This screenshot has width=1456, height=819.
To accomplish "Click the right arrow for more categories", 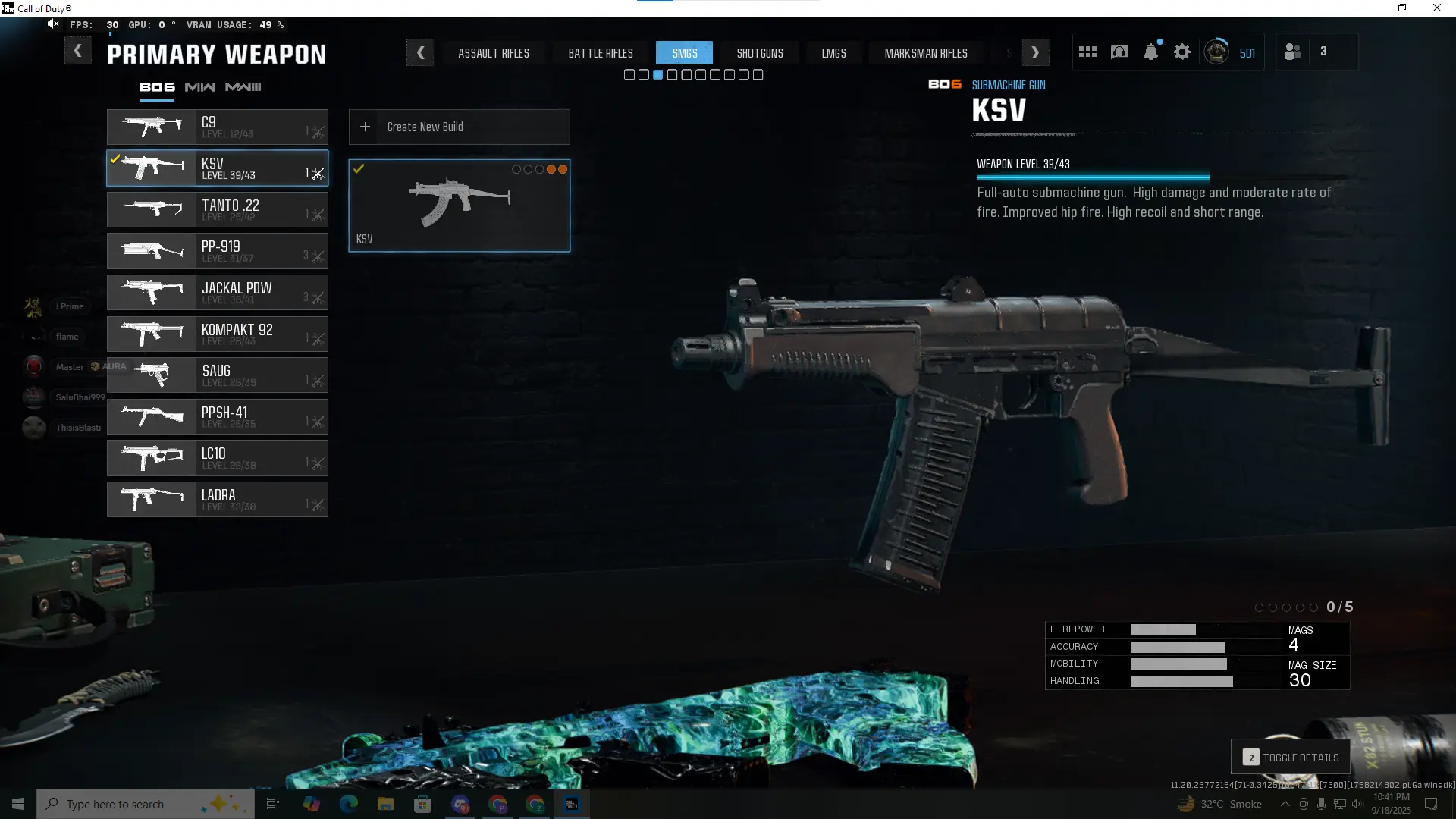I will [1035, 53].
